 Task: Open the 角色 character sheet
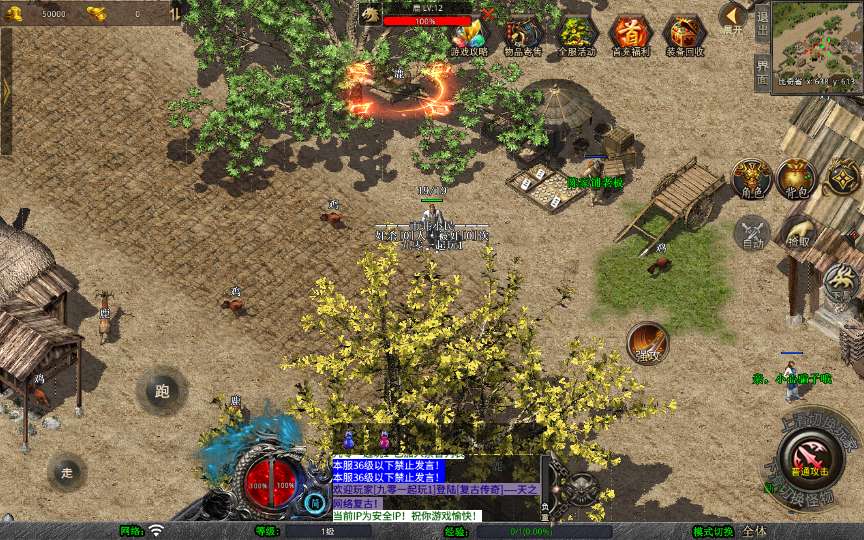click(751, 178)
